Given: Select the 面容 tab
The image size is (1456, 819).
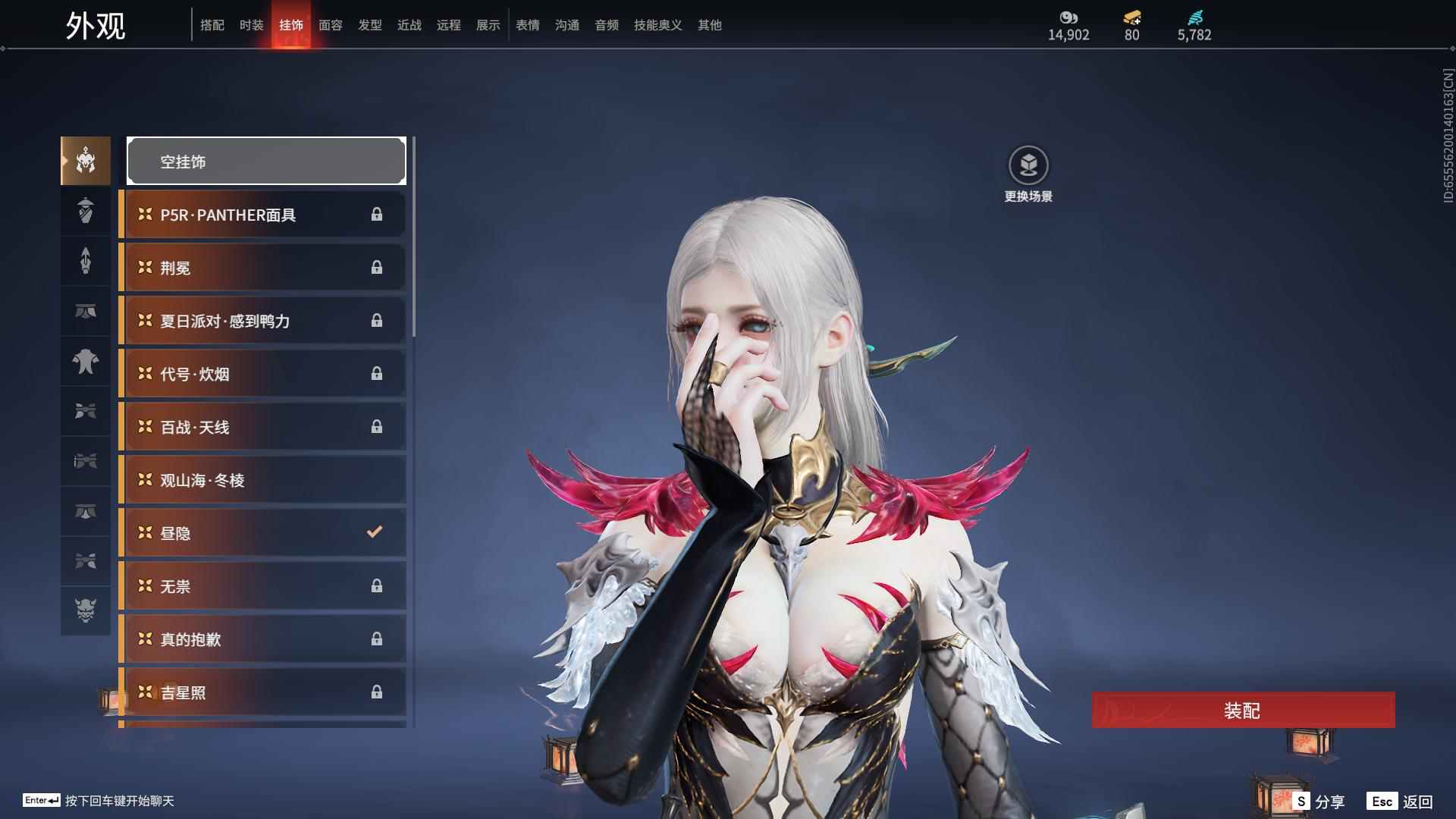Looking at the screenshot, I should pyautogui.click(x=330, y=25).
